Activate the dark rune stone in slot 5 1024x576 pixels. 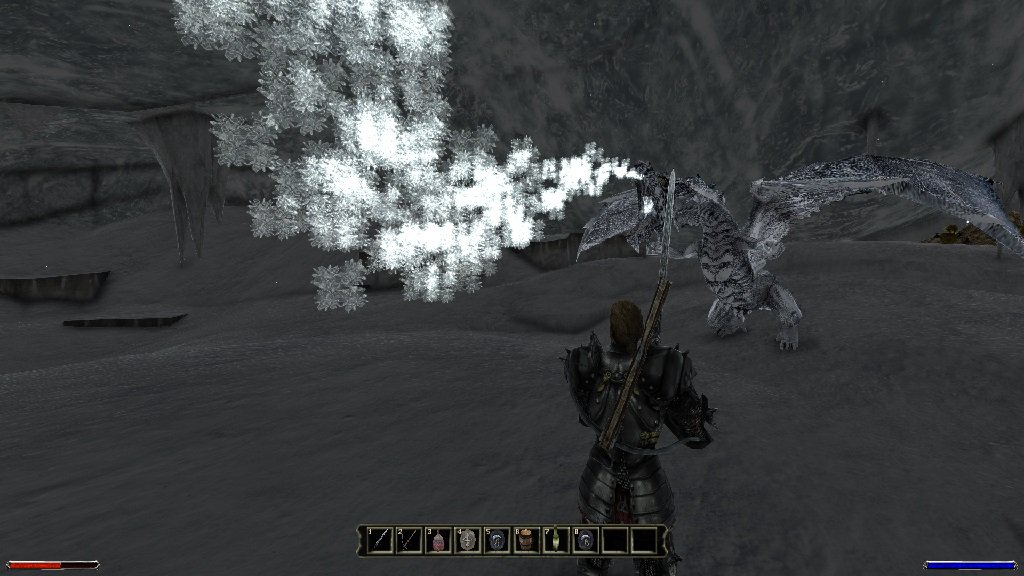coord(497,541)
